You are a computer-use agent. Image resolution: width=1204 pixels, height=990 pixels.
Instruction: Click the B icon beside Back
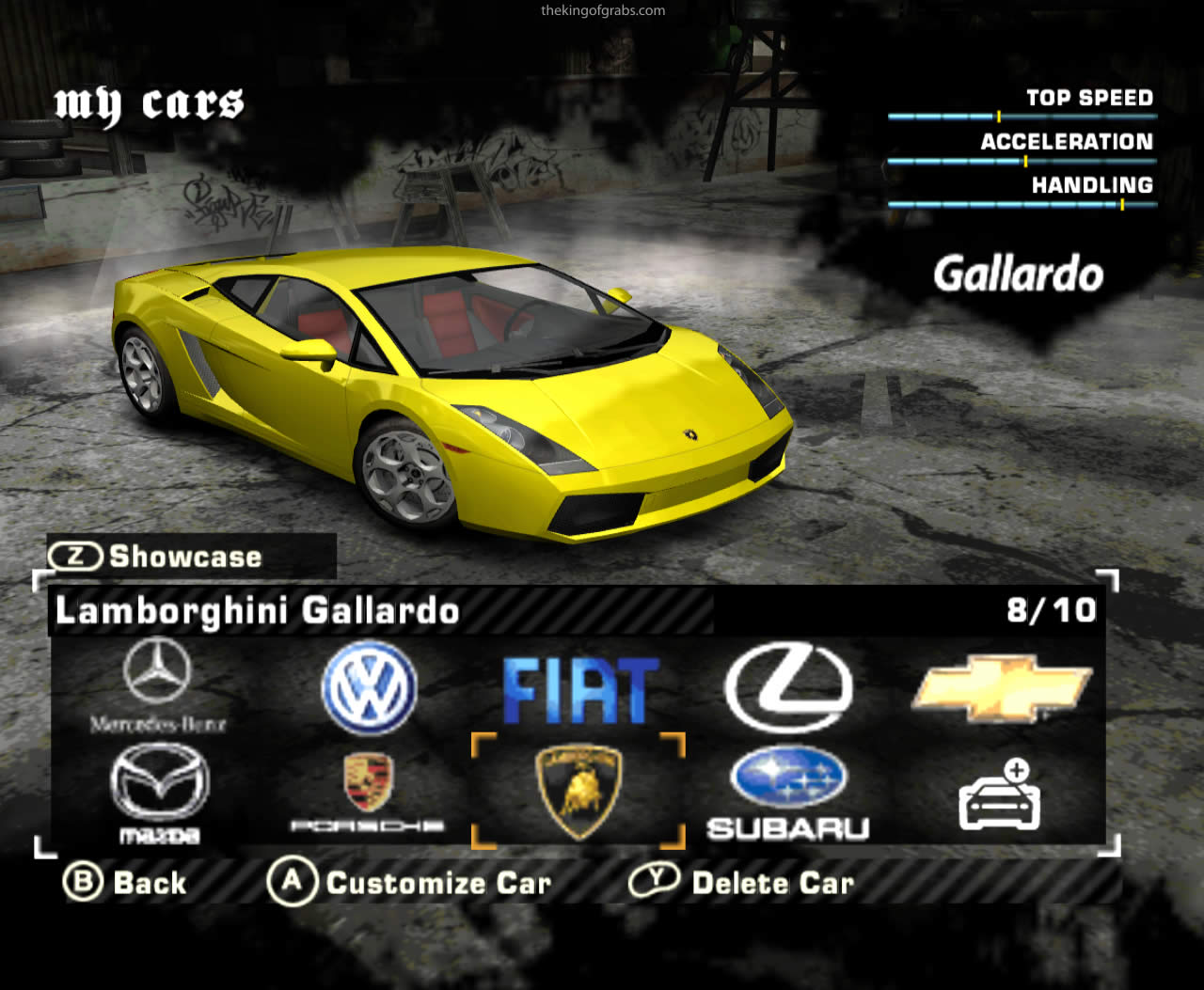click(x=86, y=882)
